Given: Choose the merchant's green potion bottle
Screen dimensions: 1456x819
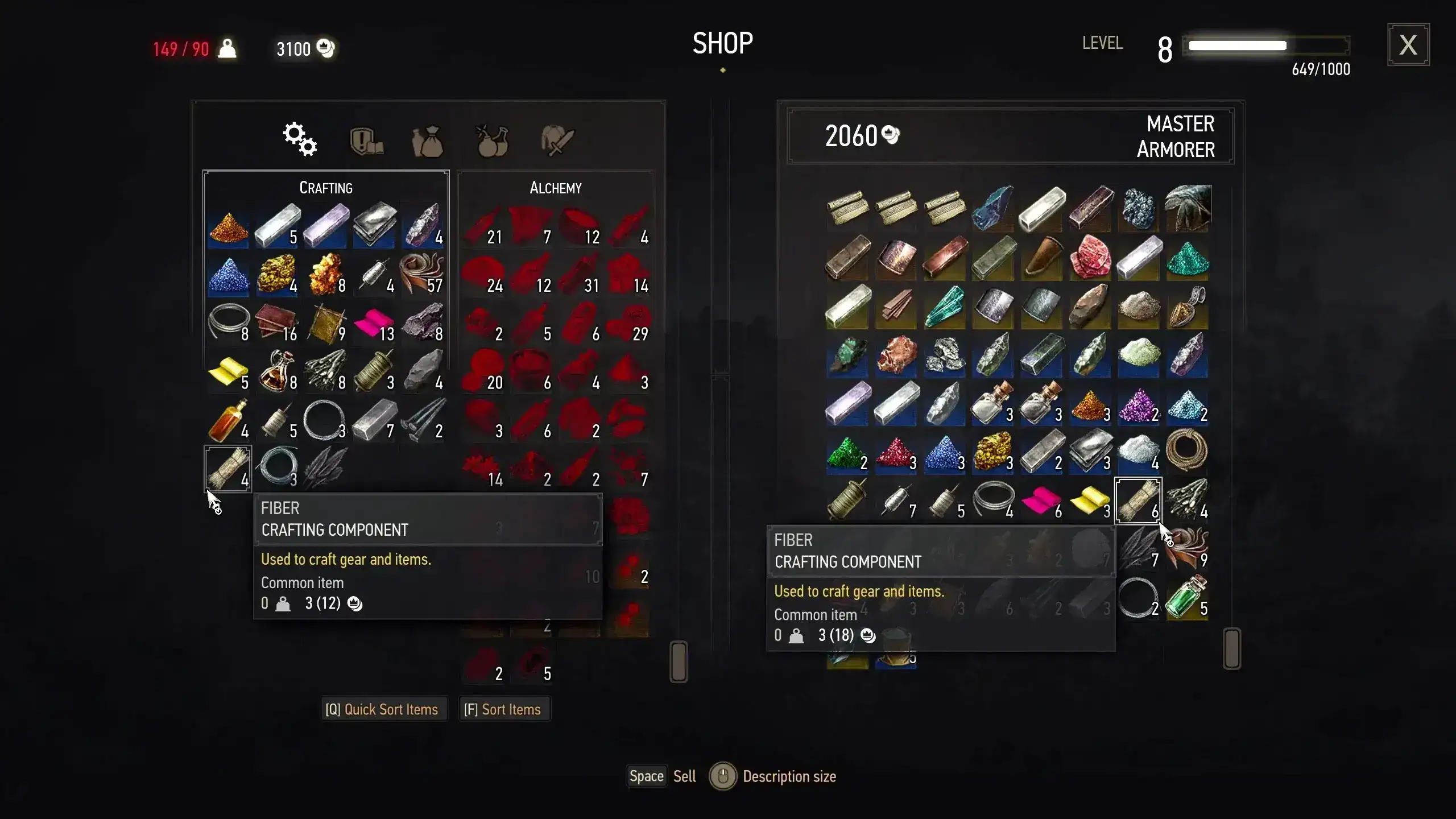Looking at the screenshot, I should point(1186,597).
